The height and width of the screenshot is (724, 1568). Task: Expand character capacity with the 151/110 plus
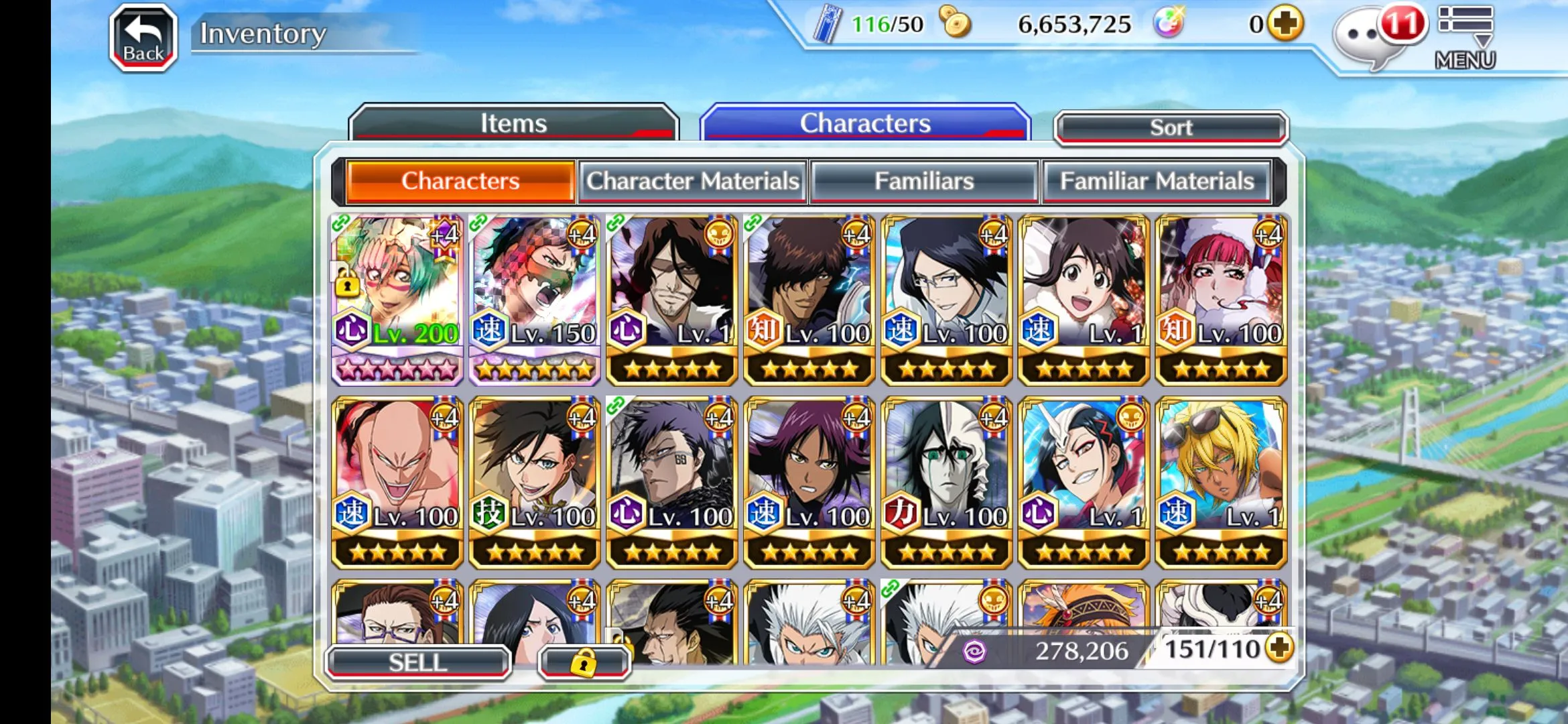coord(1280,648)
